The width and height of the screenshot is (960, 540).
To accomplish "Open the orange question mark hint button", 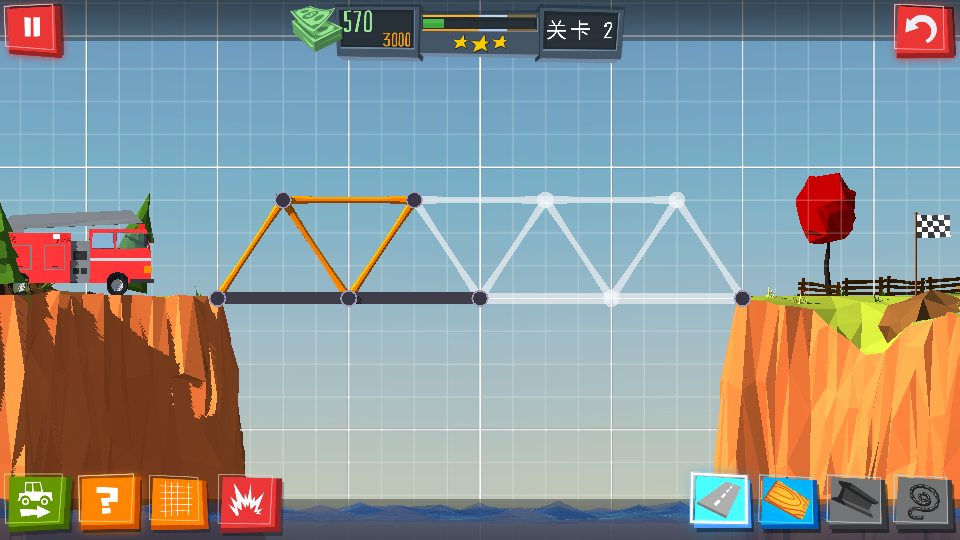I will coord(107,501).
